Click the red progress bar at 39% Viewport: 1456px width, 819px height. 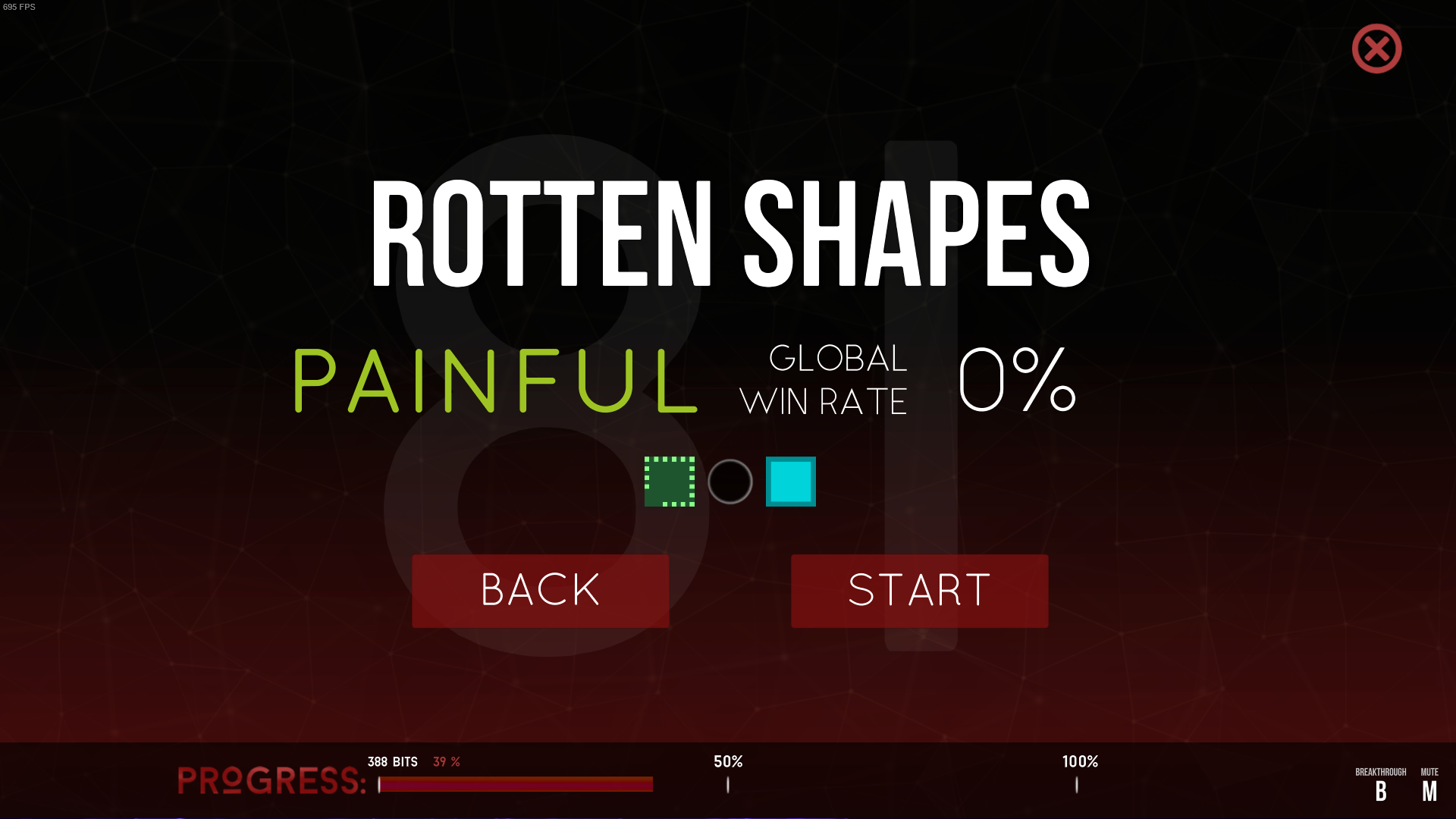click(x=516, y=785)
